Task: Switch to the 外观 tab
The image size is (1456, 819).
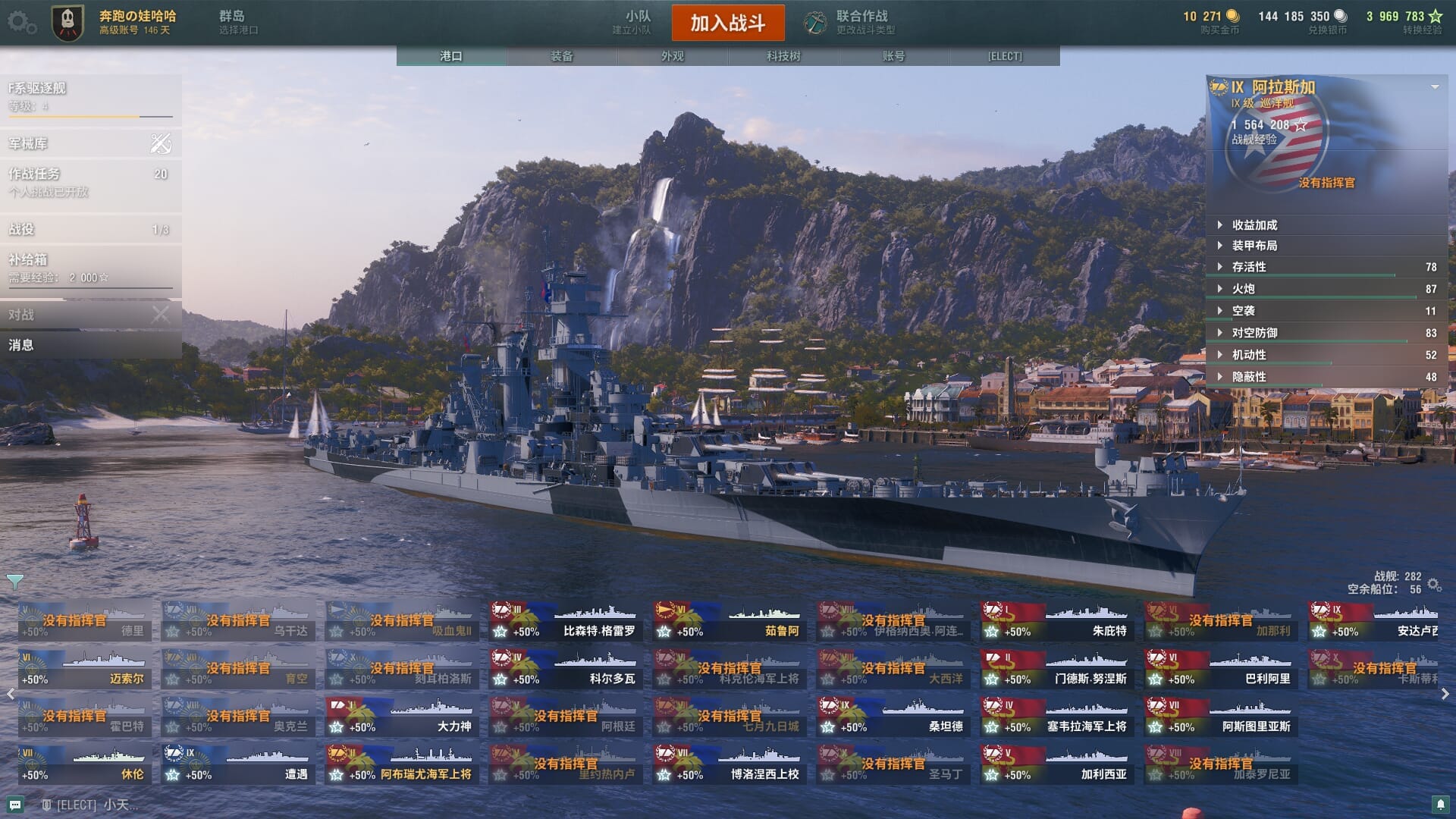Action: point(672,56)
